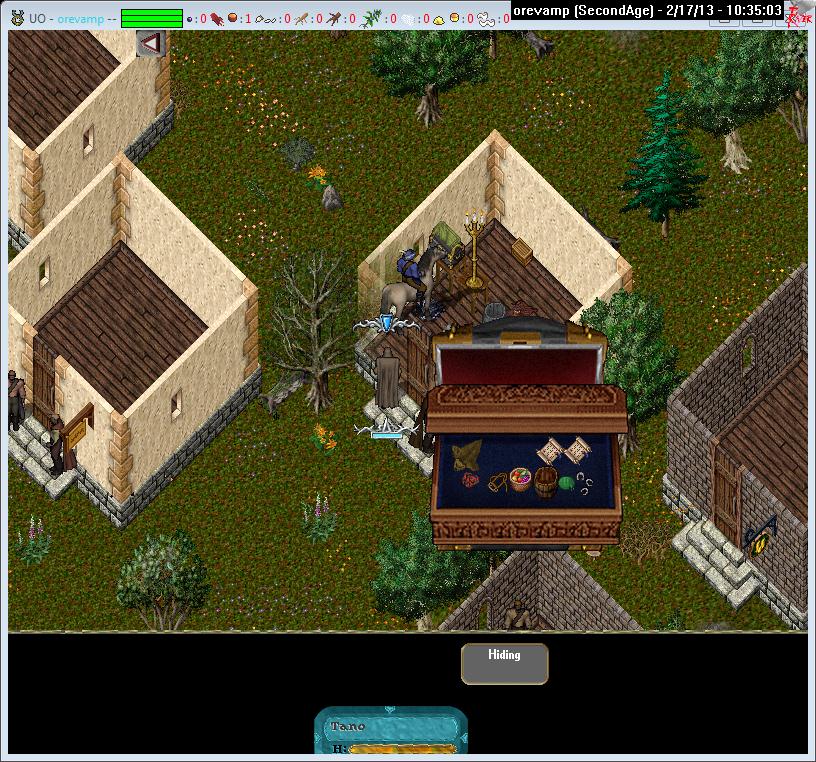Click the red back-arrow button at top left
This screenshot has height=762, width=816.
tap(150, 43)
